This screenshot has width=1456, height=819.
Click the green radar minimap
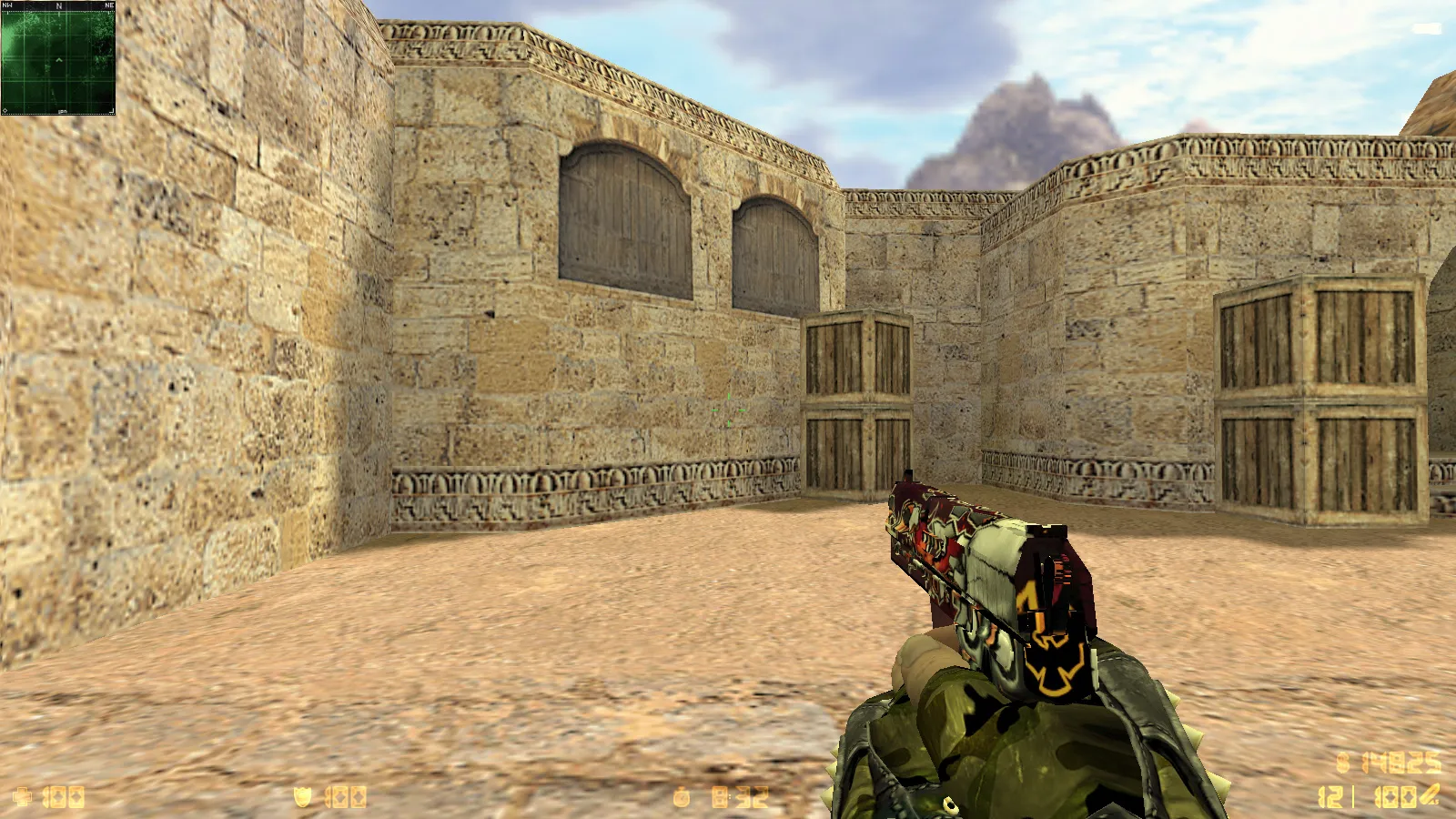click(58, 60)
